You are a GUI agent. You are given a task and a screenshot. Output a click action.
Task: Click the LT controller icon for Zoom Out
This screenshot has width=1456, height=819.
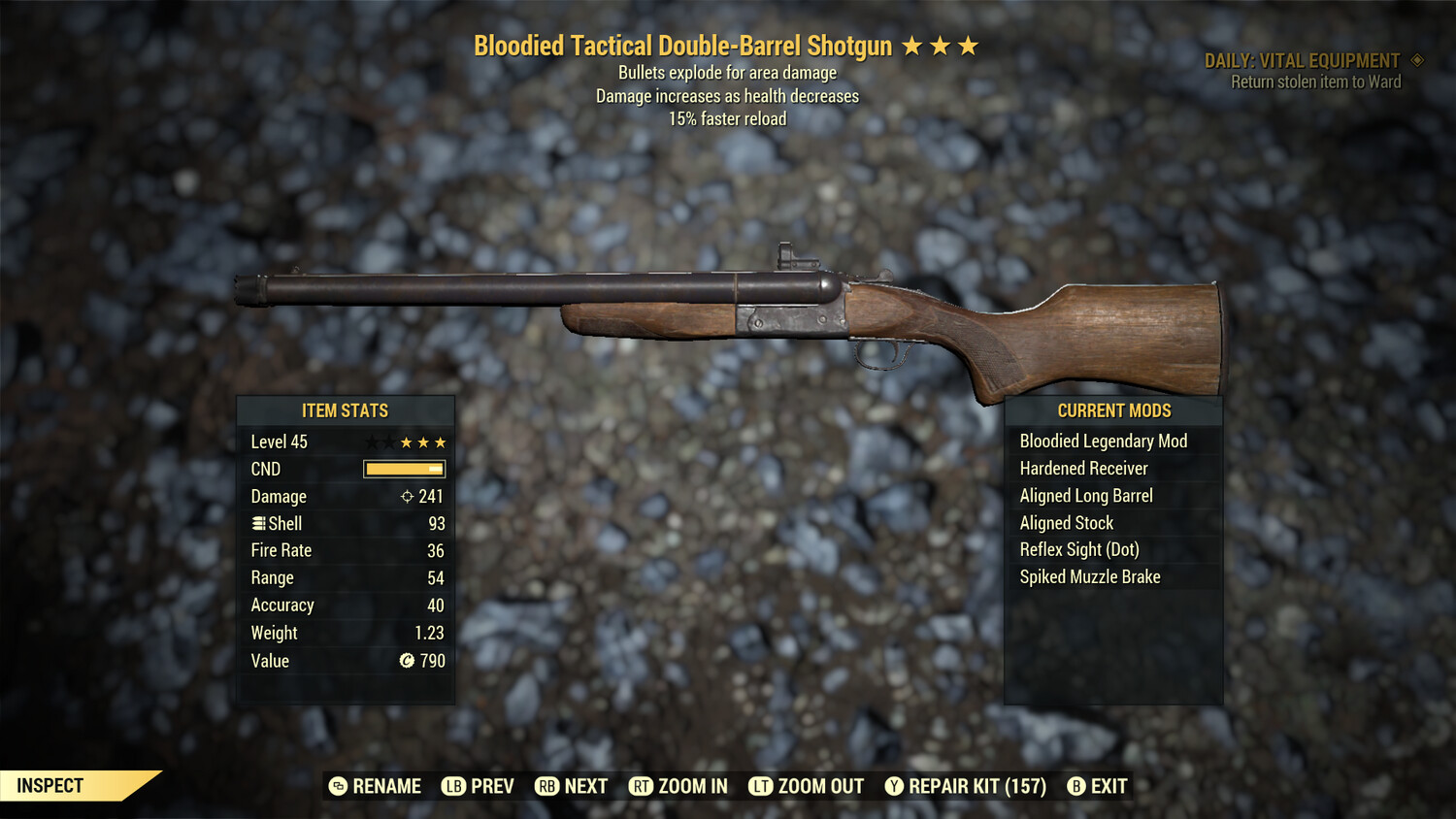761,786
